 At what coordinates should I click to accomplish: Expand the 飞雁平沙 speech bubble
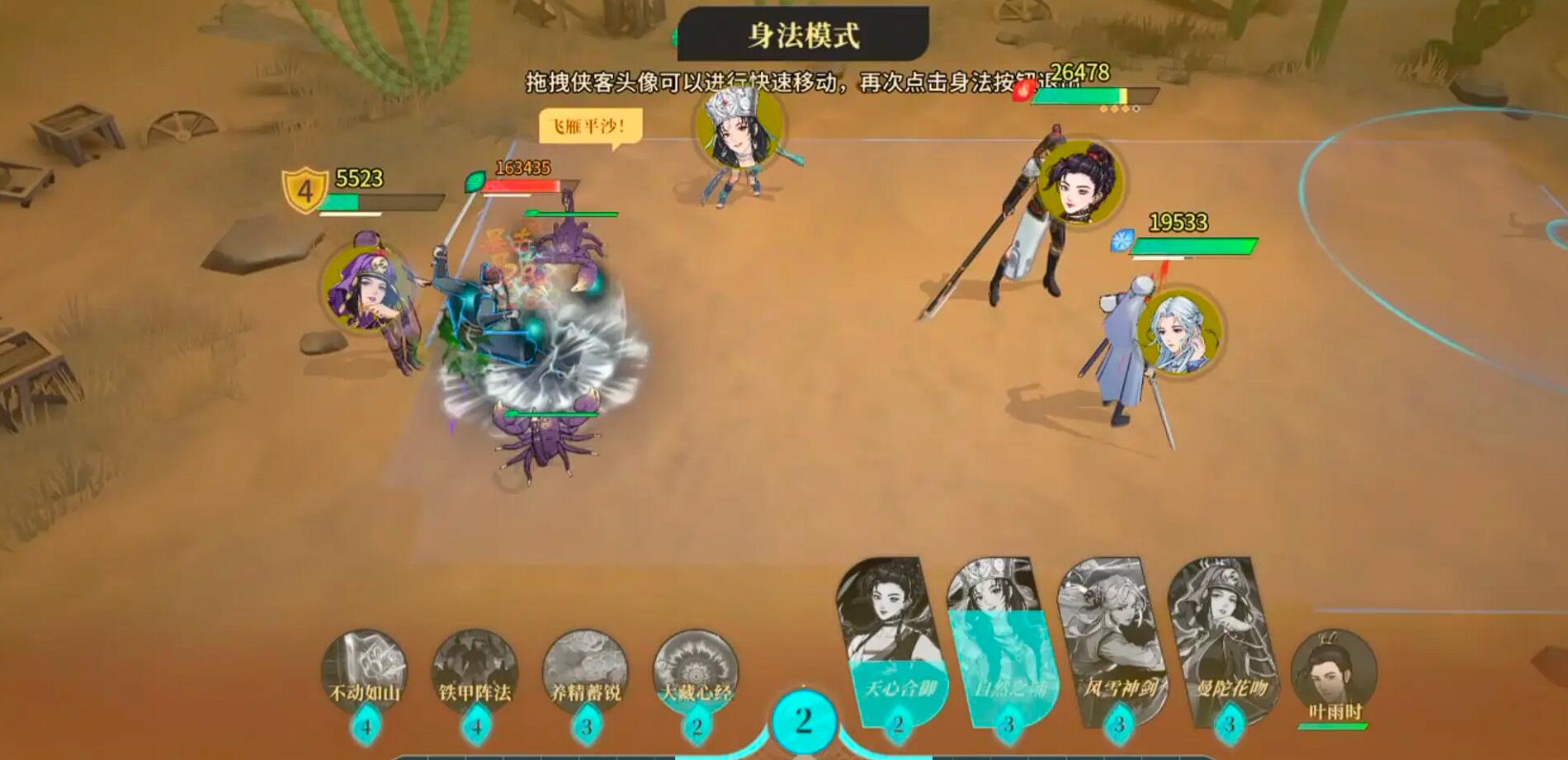(x=588, y=125)
